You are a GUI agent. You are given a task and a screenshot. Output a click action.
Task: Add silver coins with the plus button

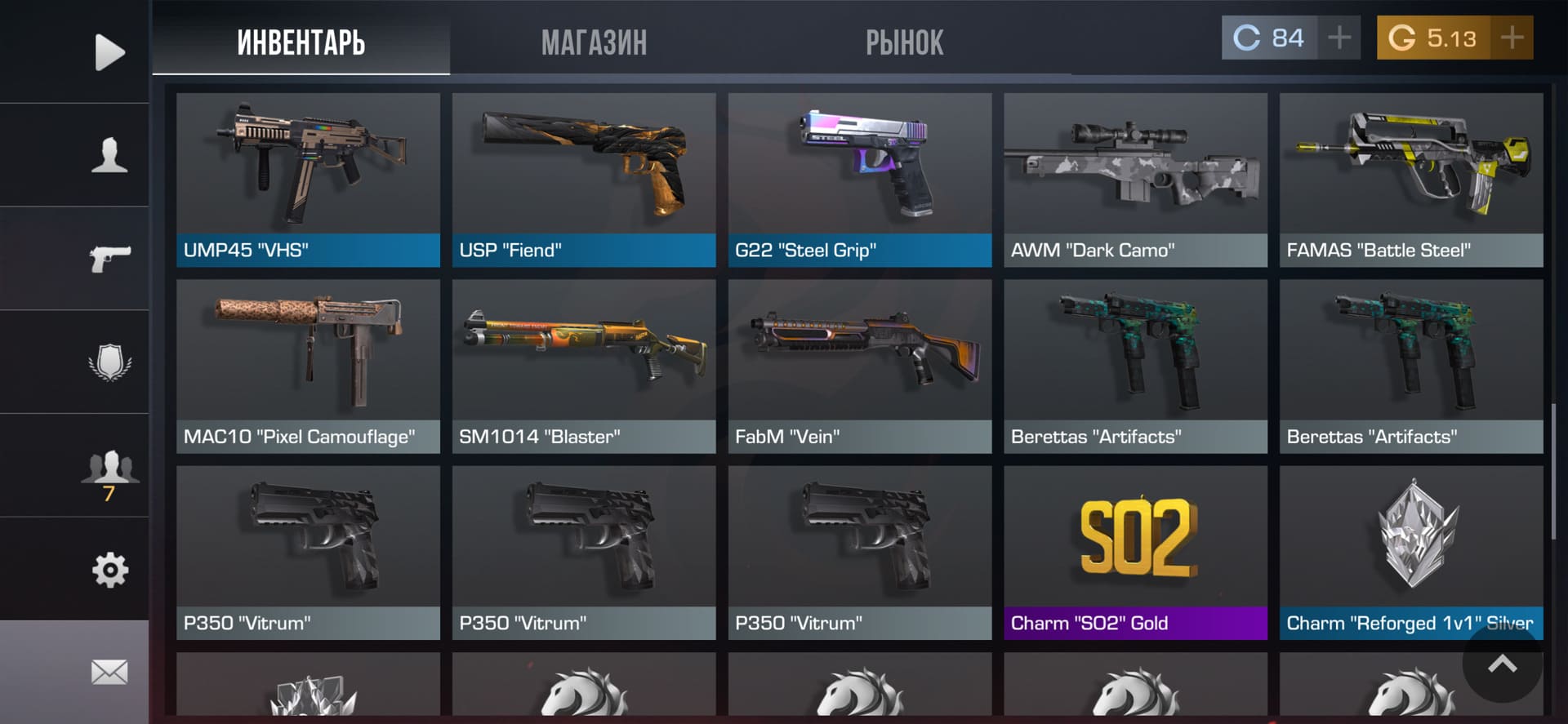click(x=1339, y=38)
